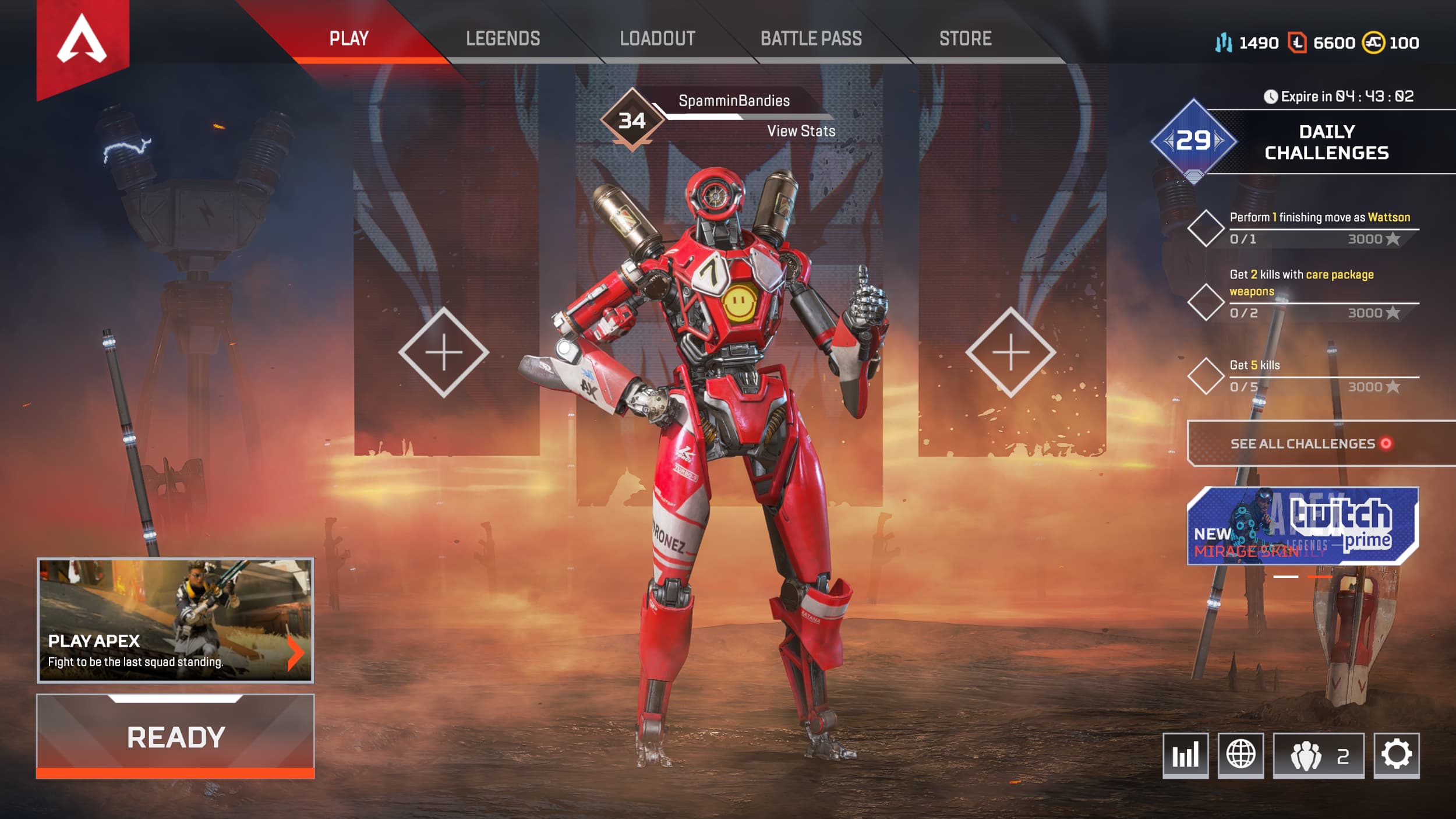The width and height of the screenshot is (1456, 819).
Task: Switch to the LEGENDS tab
Action: click(x=503, y=39)
